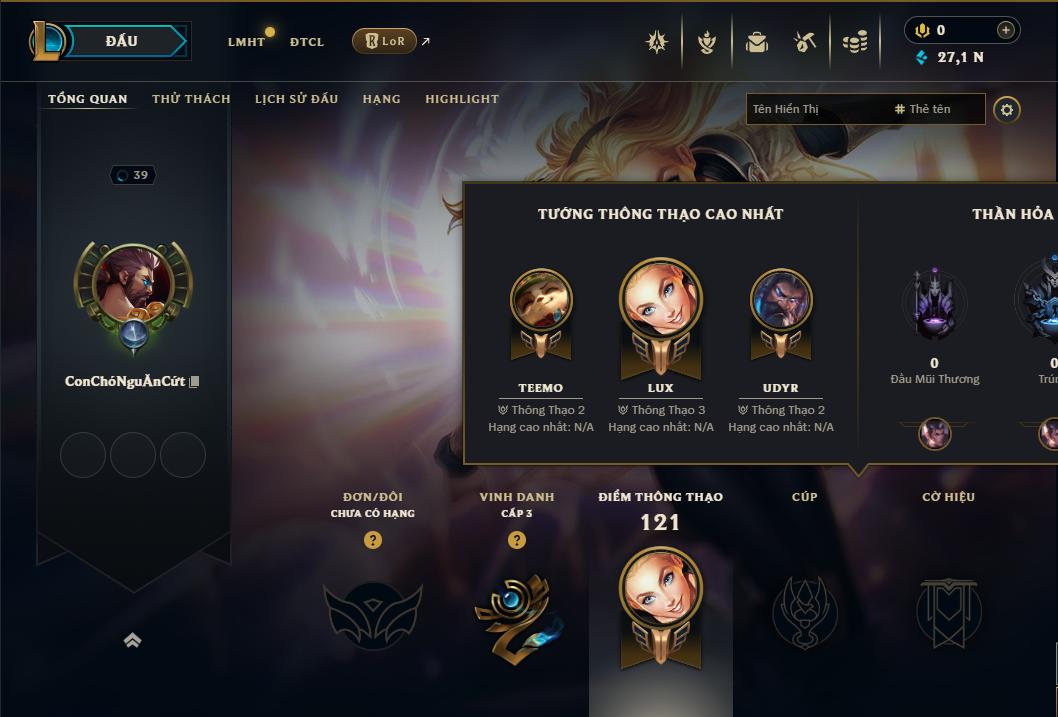Switch to the ĐTCL game mode
Viewport: 1058px width, 717px height.
[307, 42]
